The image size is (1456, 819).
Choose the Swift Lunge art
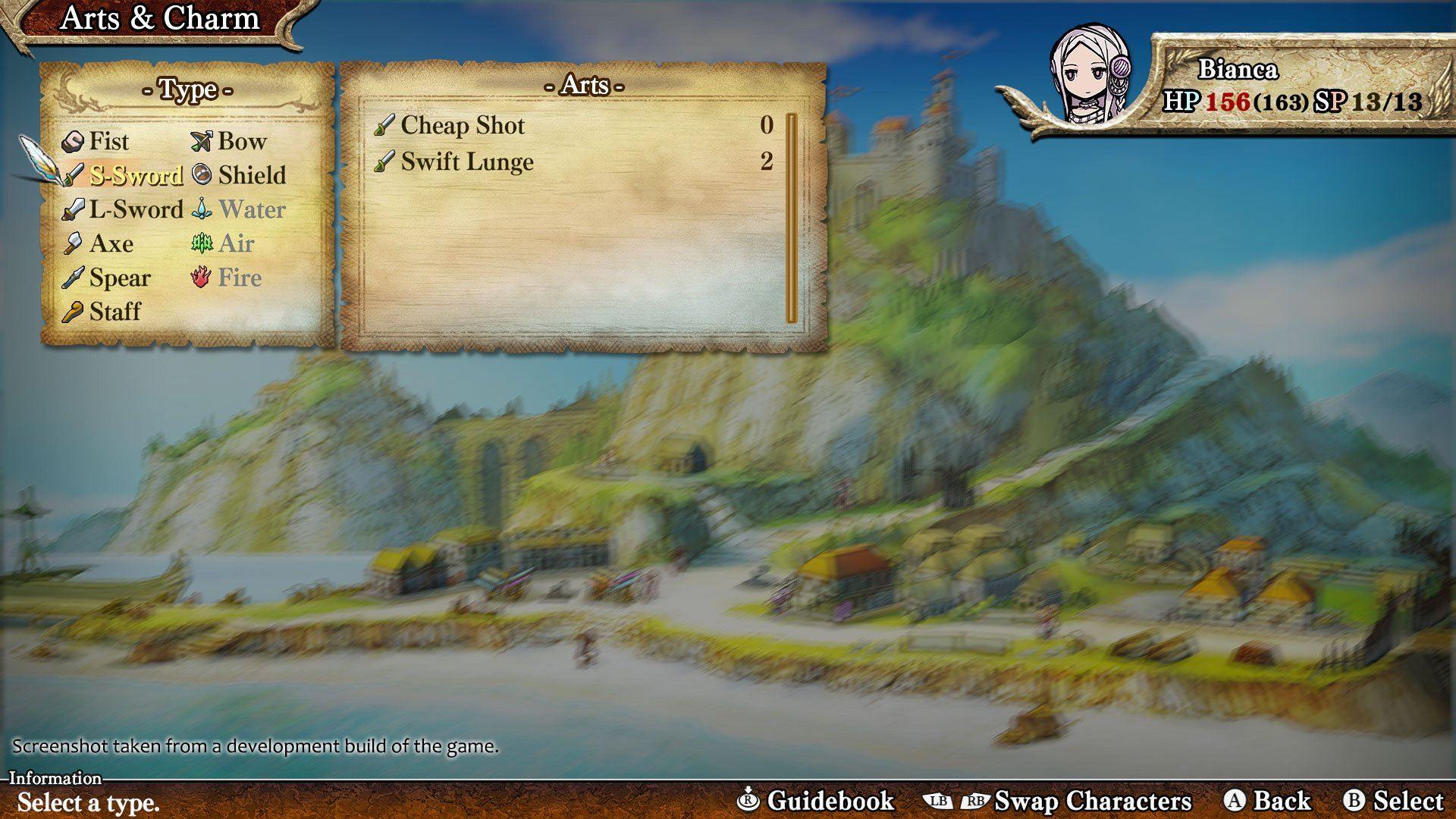467,162
